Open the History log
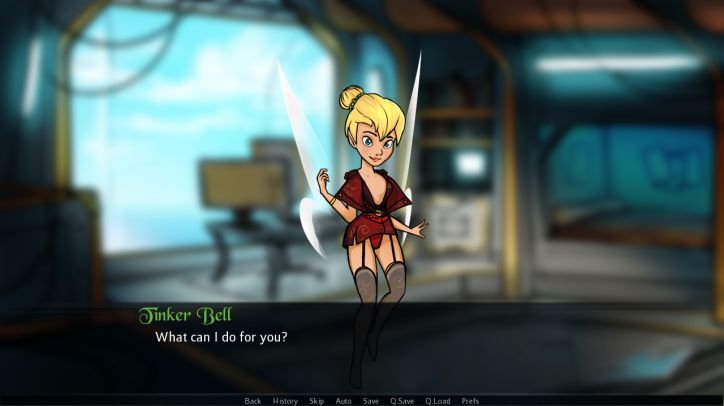 coord(285,401)
